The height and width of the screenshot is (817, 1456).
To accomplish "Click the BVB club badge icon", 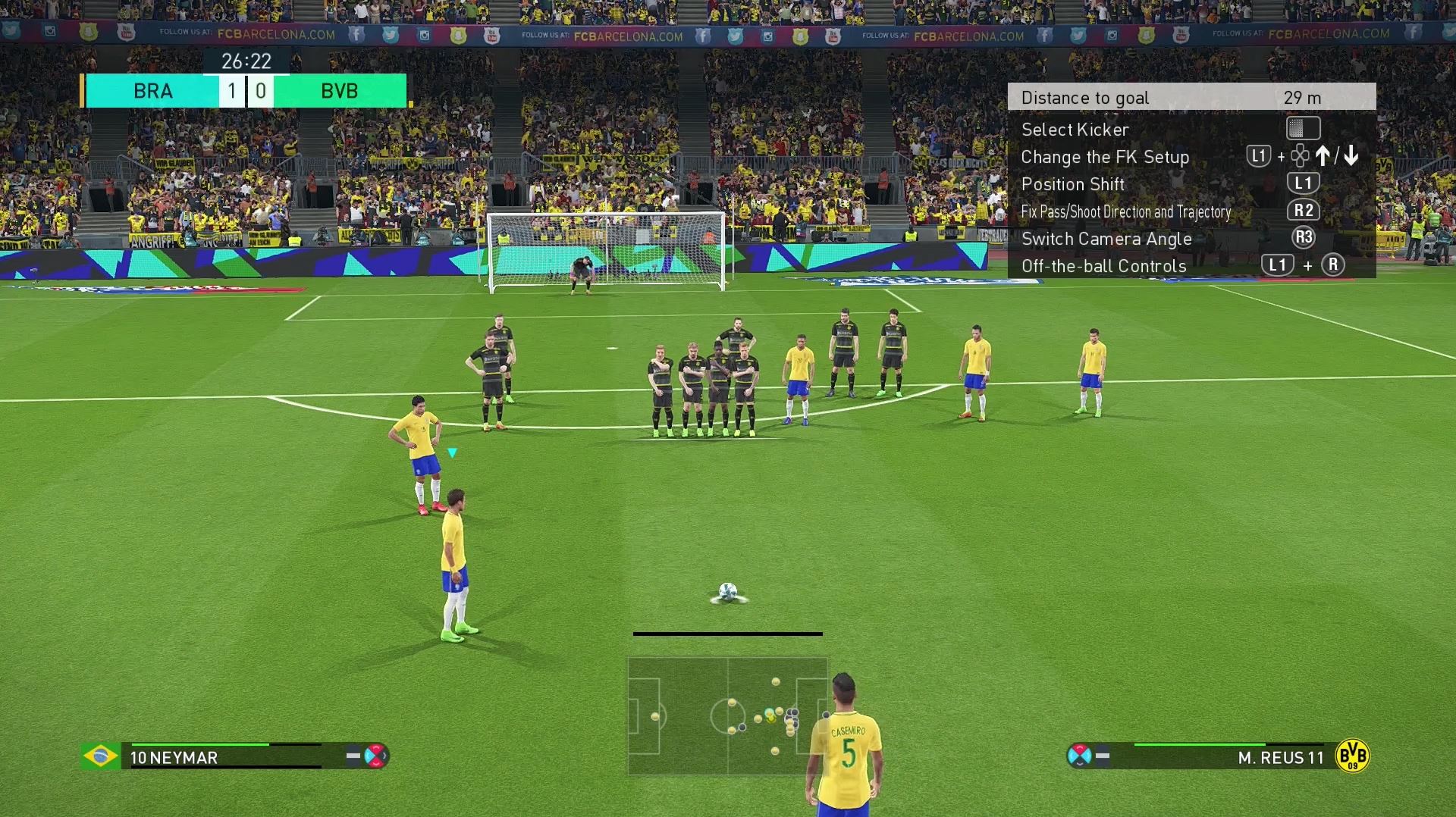I will tap(1352, 756).
